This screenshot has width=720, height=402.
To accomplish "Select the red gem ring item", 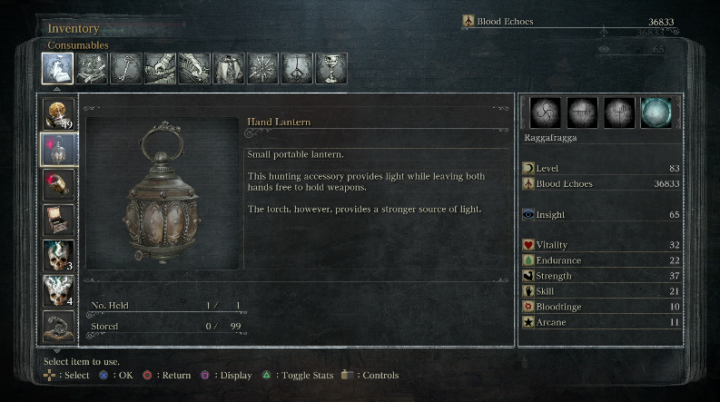I will (57, 185).
